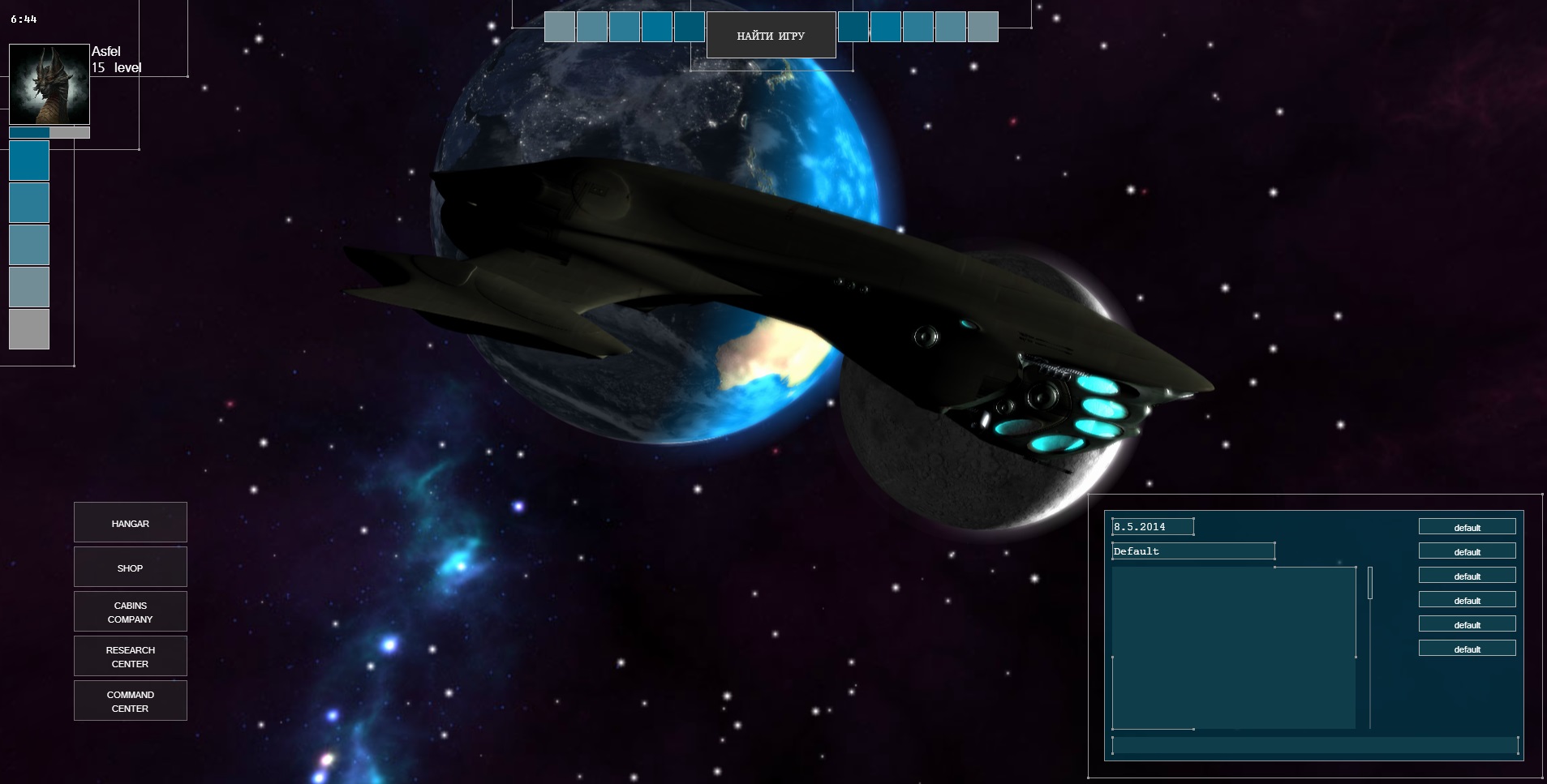Enter the Command Center
This screenshot has height=784, width=1547.
[130, 701]
